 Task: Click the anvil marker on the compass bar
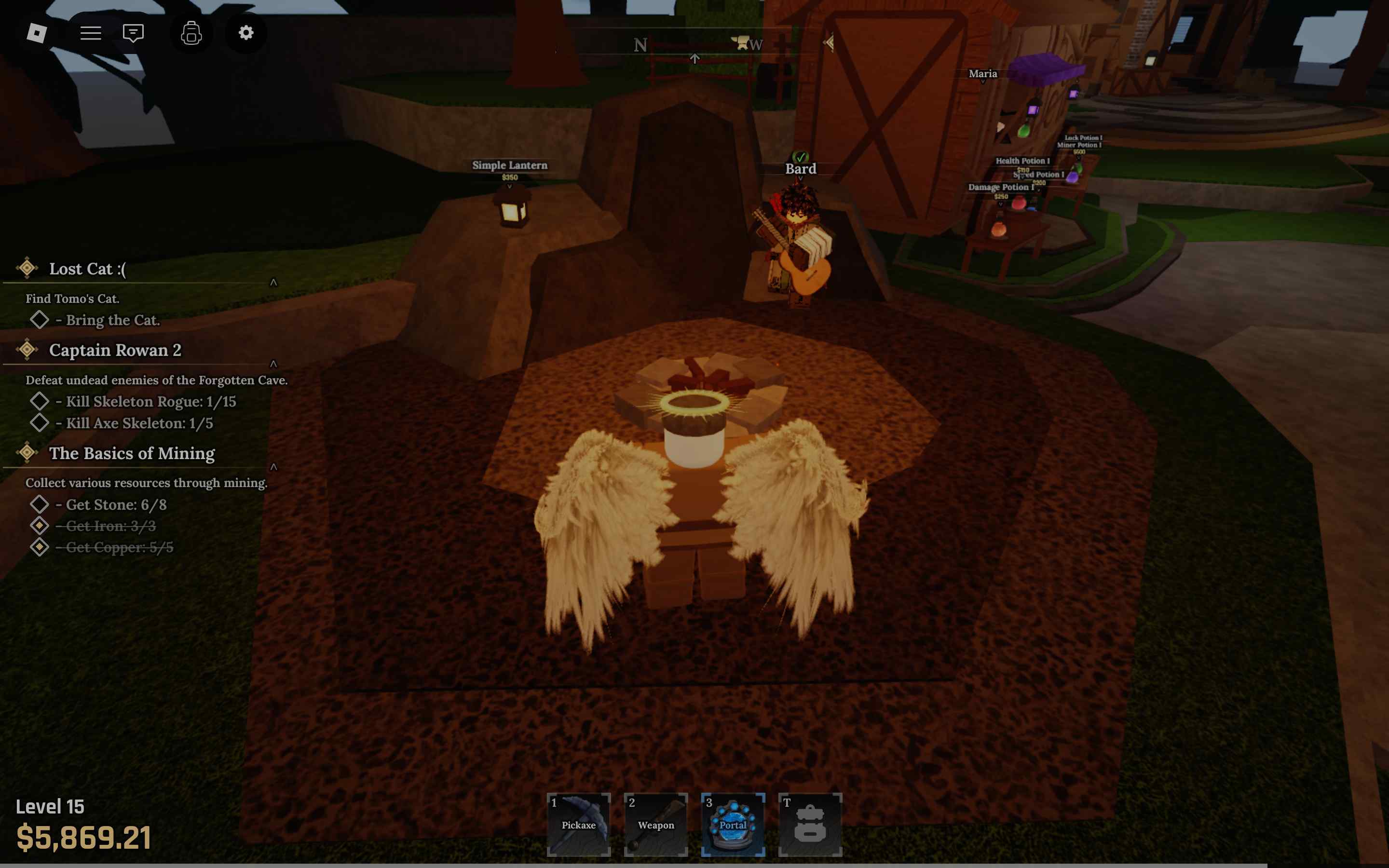tap(740, 43)
